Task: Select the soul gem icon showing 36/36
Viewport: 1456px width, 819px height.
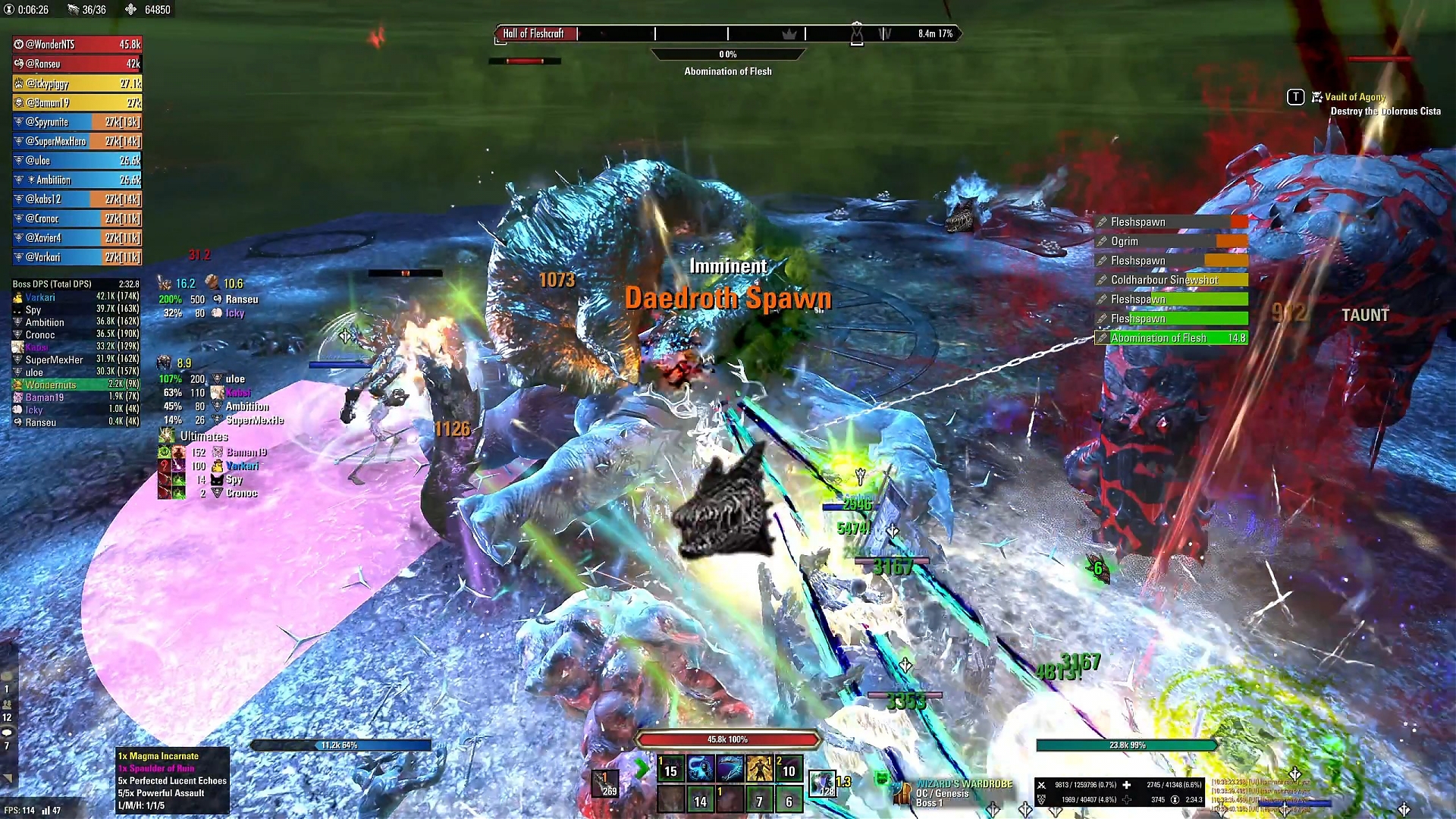Action: pyautogui.click(x=74, y=10)
